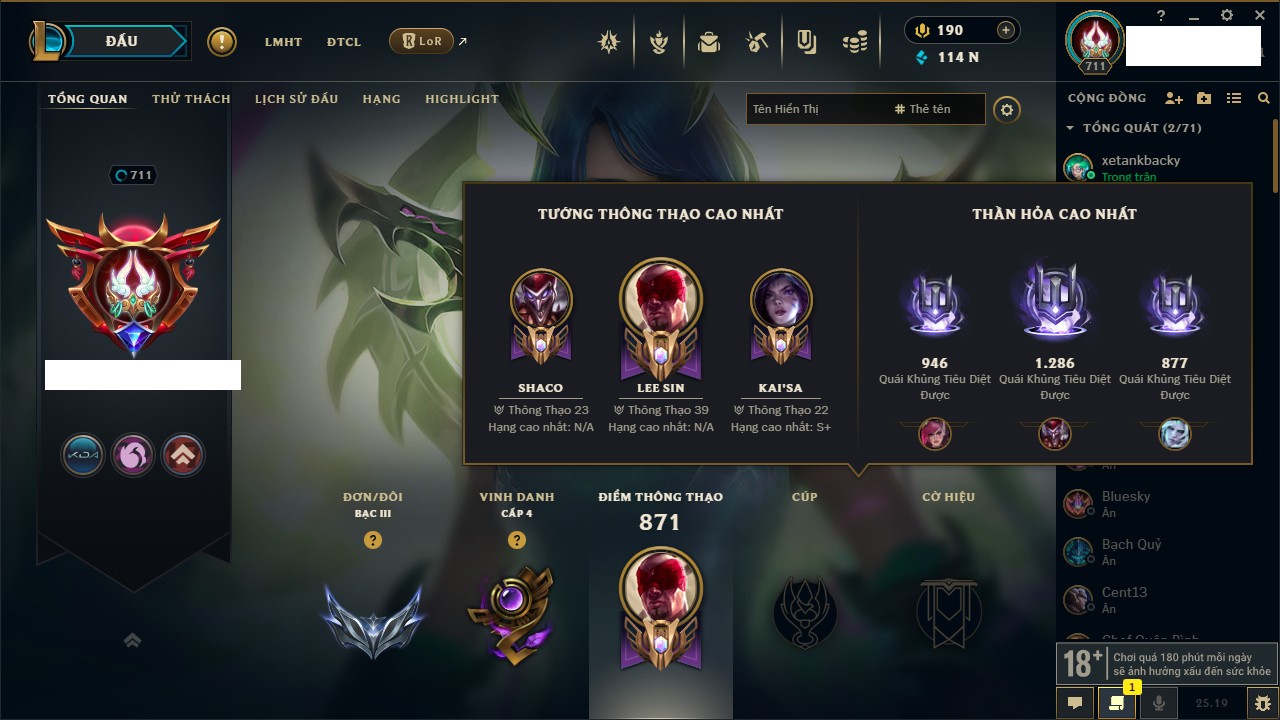Collapse the TỔNG QUÁT friends group

pyautogui.click(x=1070, y=128)
